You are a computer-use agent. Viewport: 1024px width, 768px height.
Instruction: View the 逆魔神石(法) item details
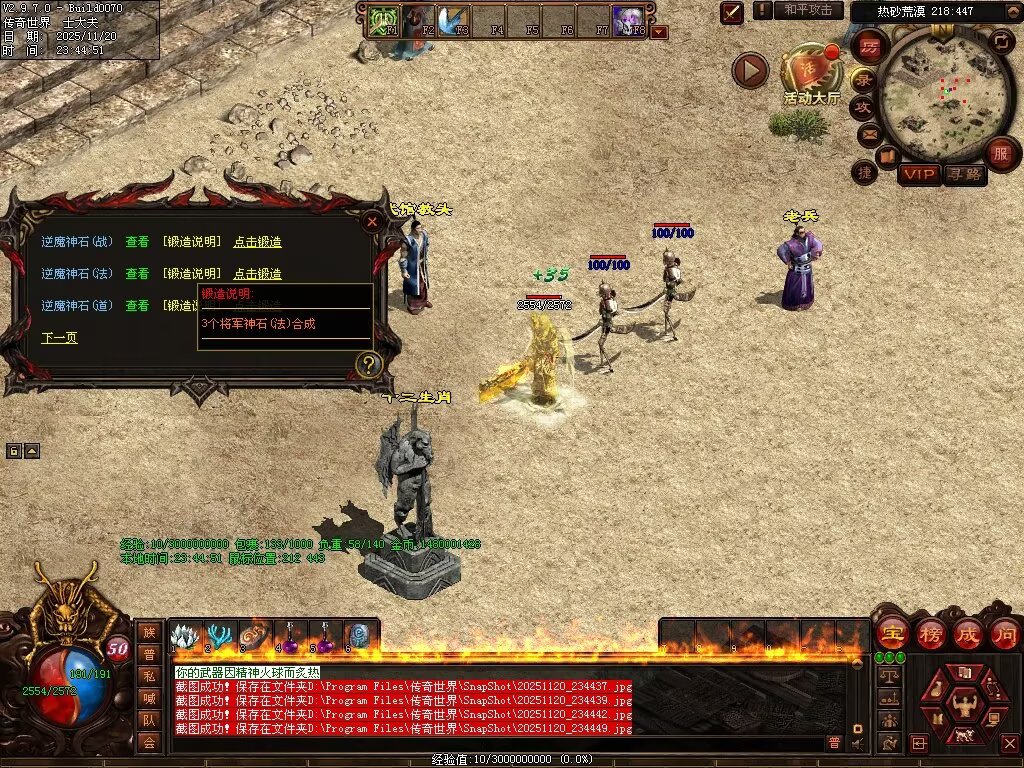click(137, 273)
